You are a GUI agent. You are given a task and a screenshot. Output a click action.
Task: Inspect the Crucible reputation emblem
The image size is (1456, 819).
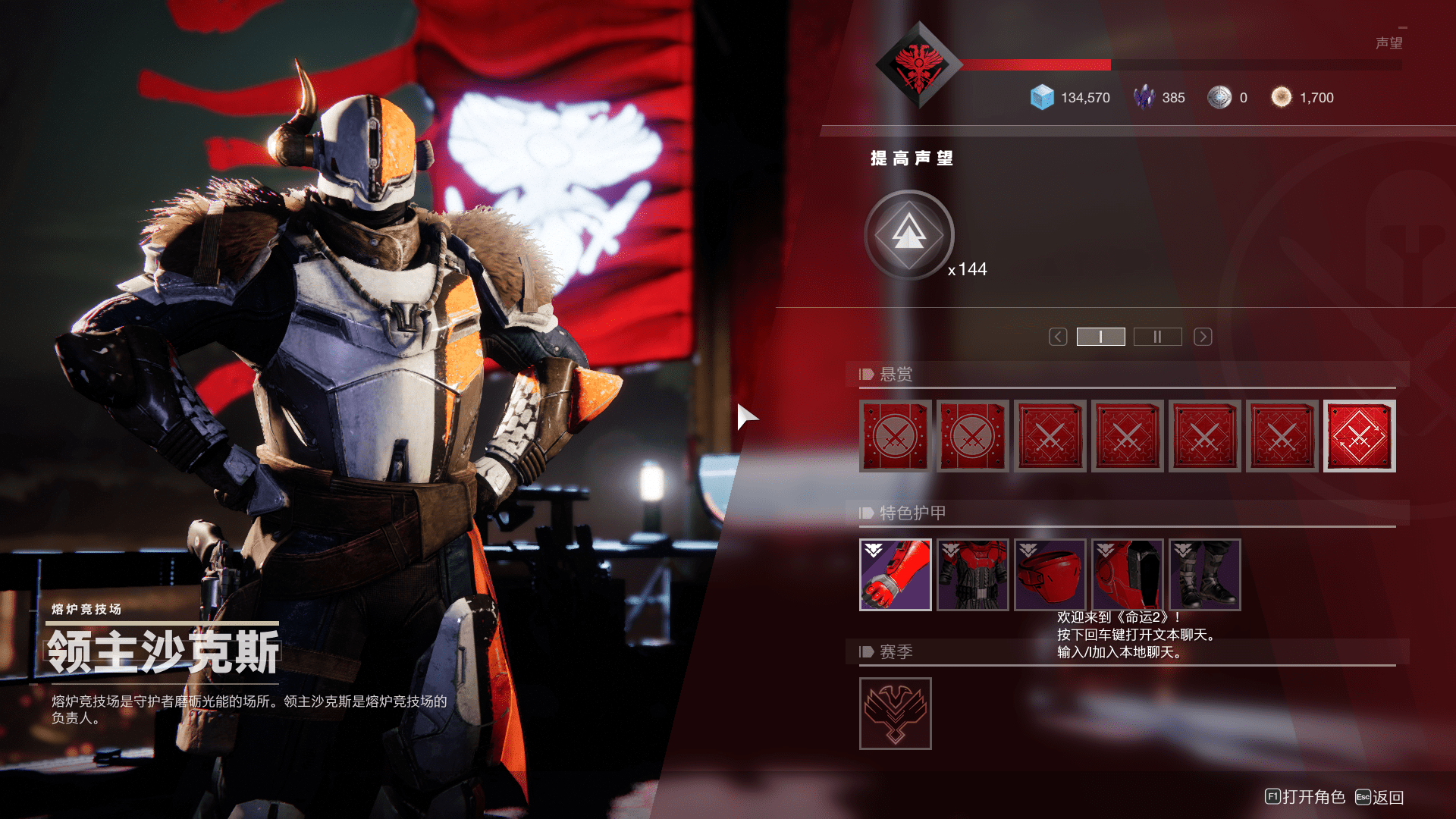tap(919, 66)
